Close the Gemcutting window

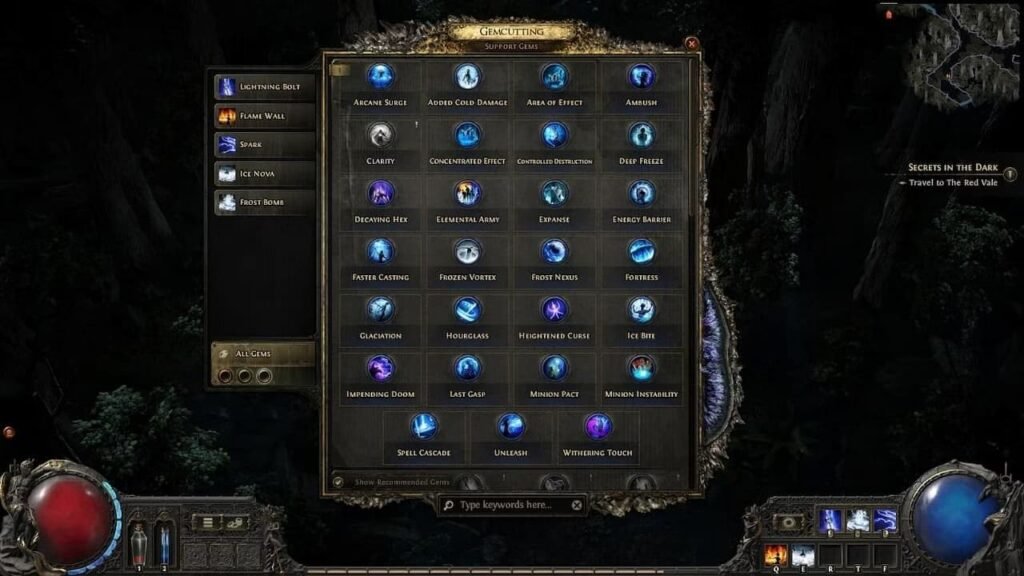tap(691, 44)
